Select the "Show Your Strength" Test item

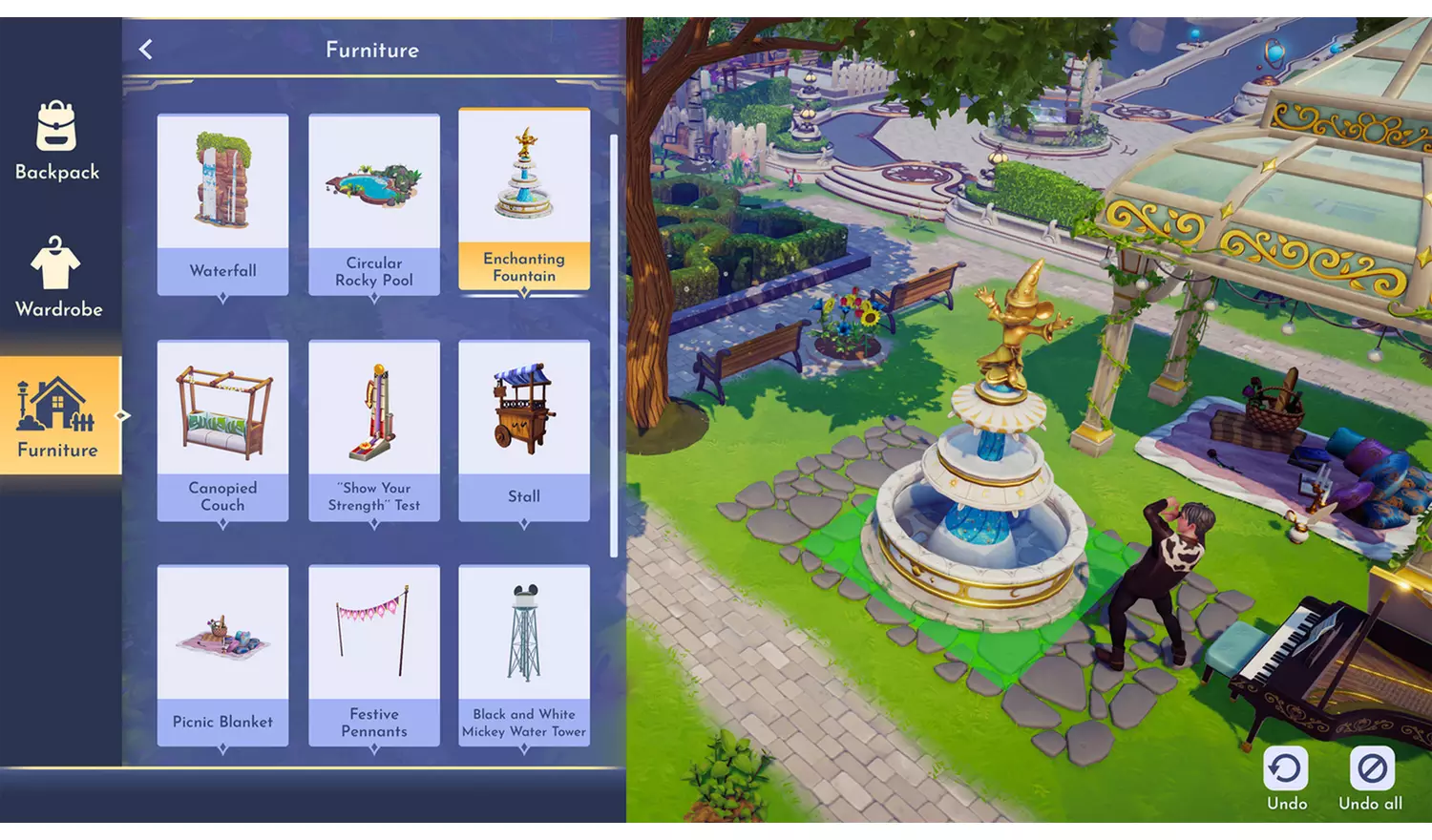coord(374,430)
